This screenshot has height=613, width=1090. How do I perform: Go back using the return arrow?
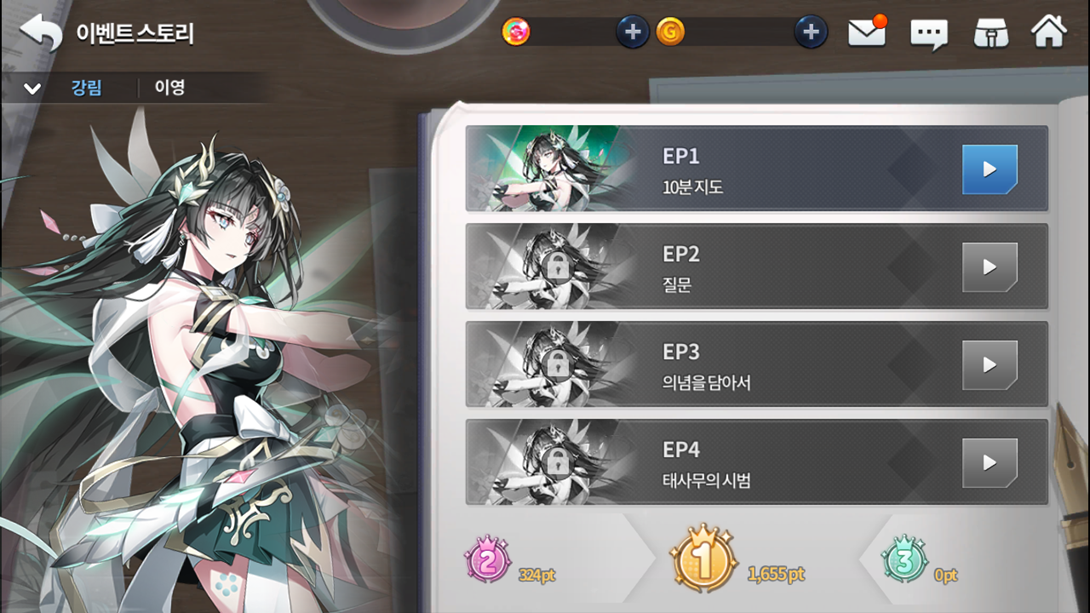pyautogui.click(x=41, y=32)
